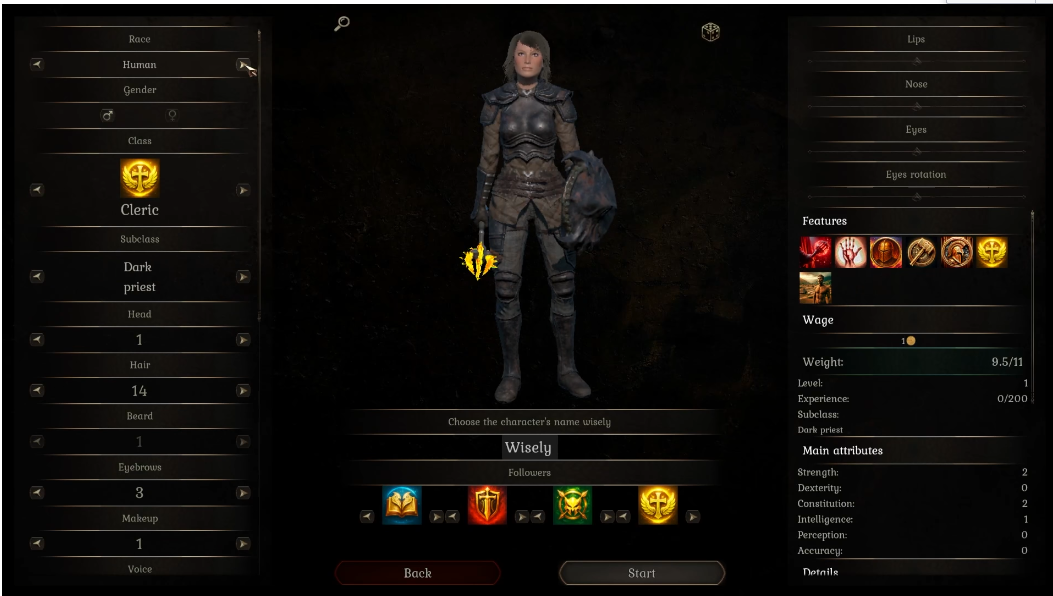Advance to the next makeup option
Image resolution: width=1053 pixels, height=596 pixels.
tap(242, 543)
